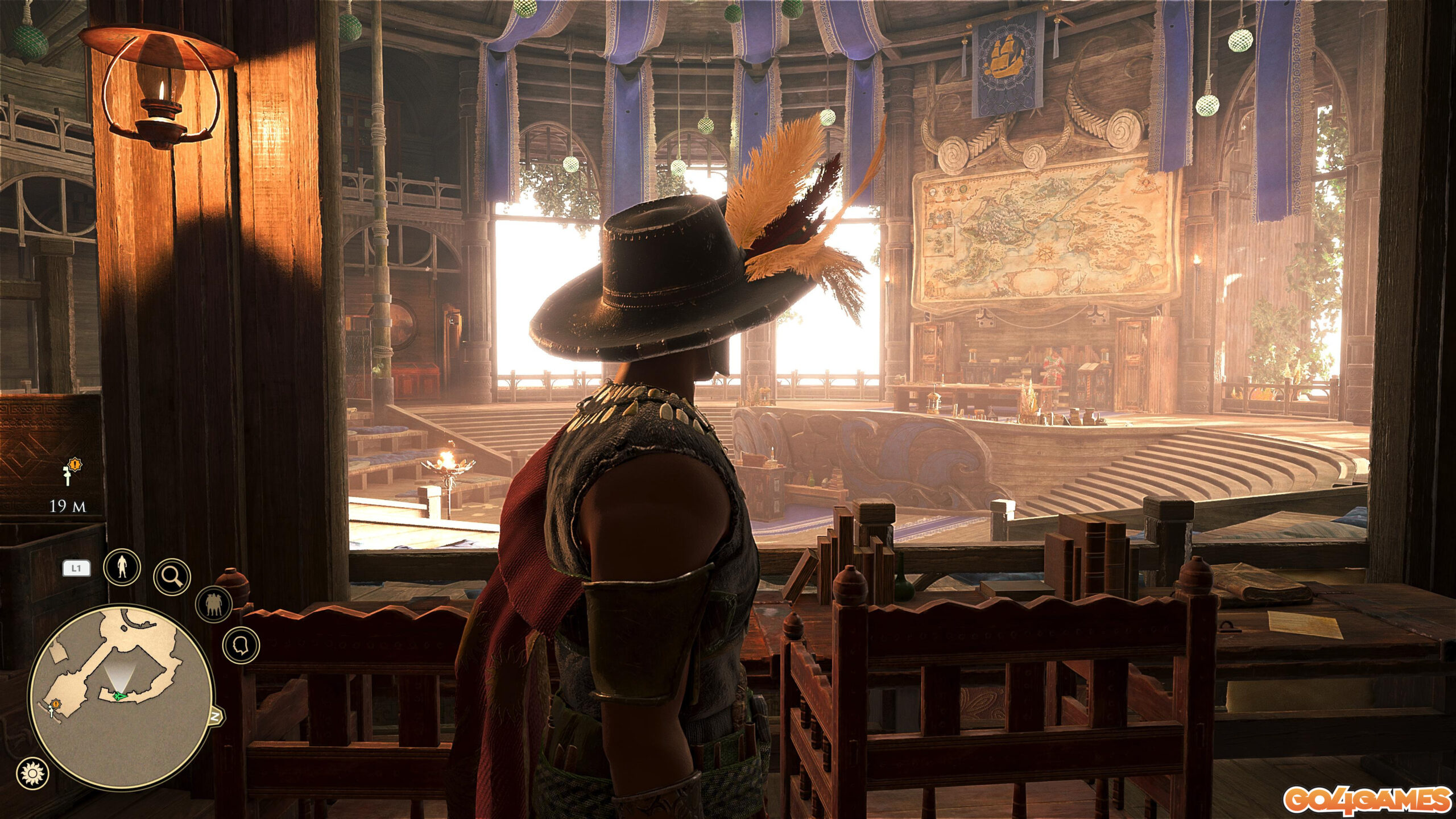
Task: Open the circular minimap
Action: point(121,697)
